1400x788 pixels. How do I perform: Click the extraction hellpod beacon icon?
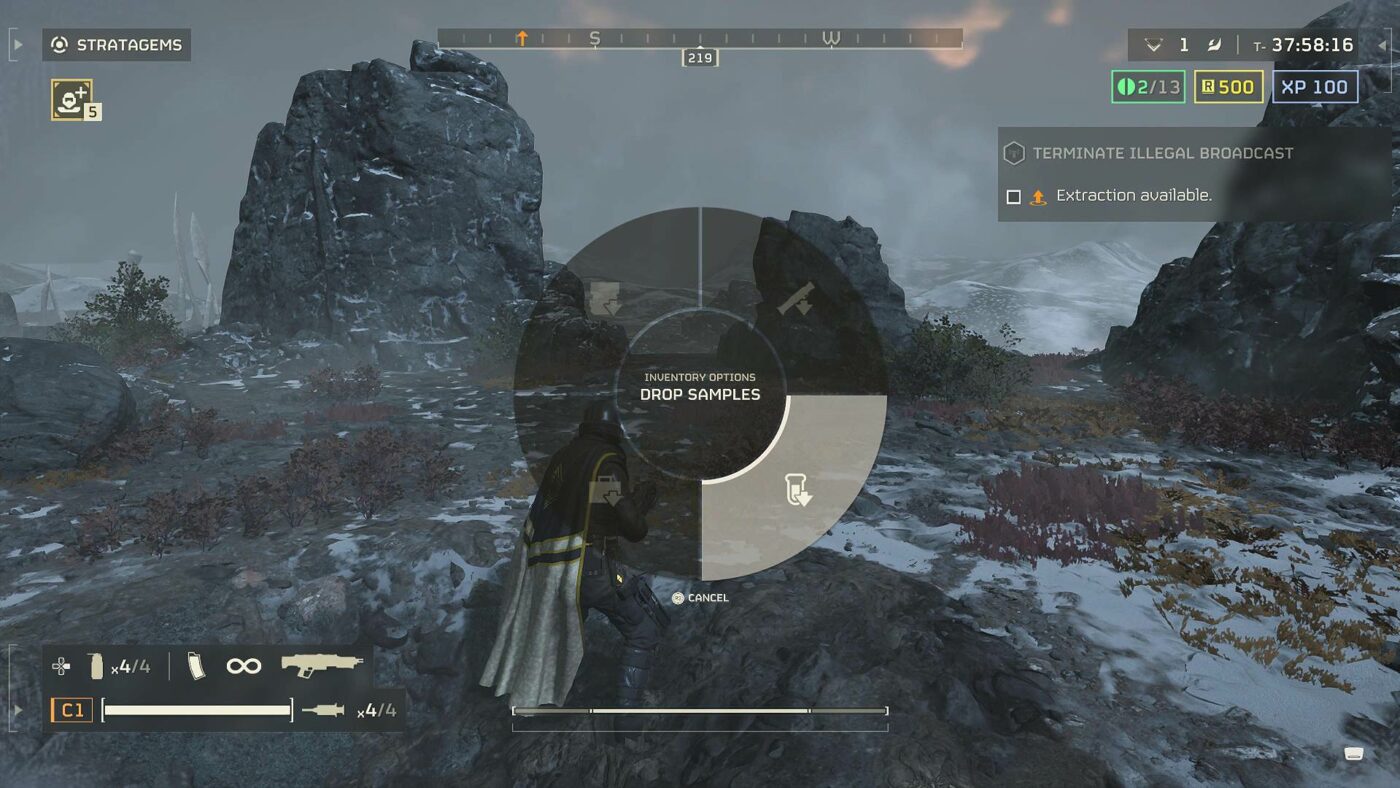pyautogui.click(x=1037, y=195)
